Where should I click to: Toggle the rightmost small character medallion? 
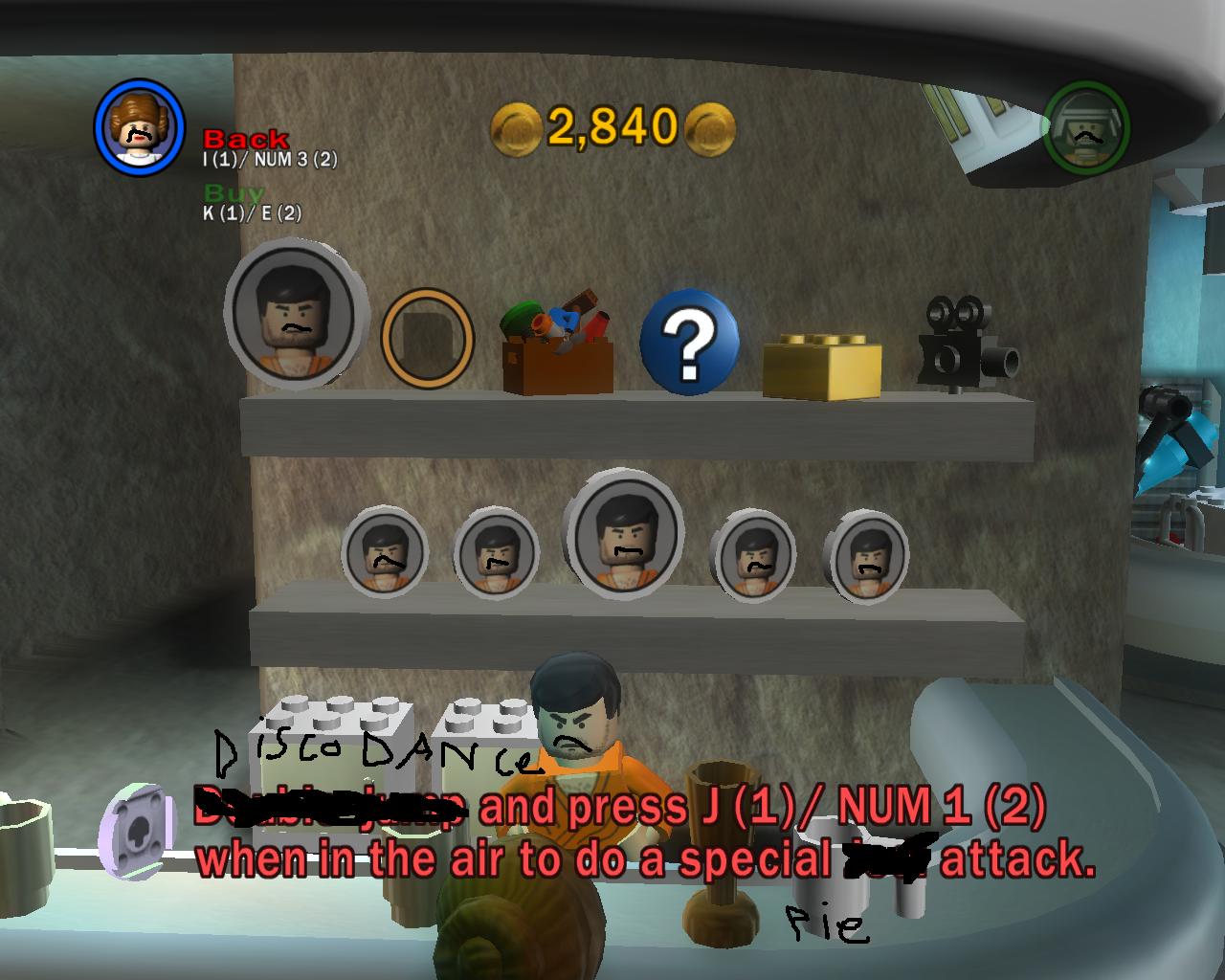864,560
